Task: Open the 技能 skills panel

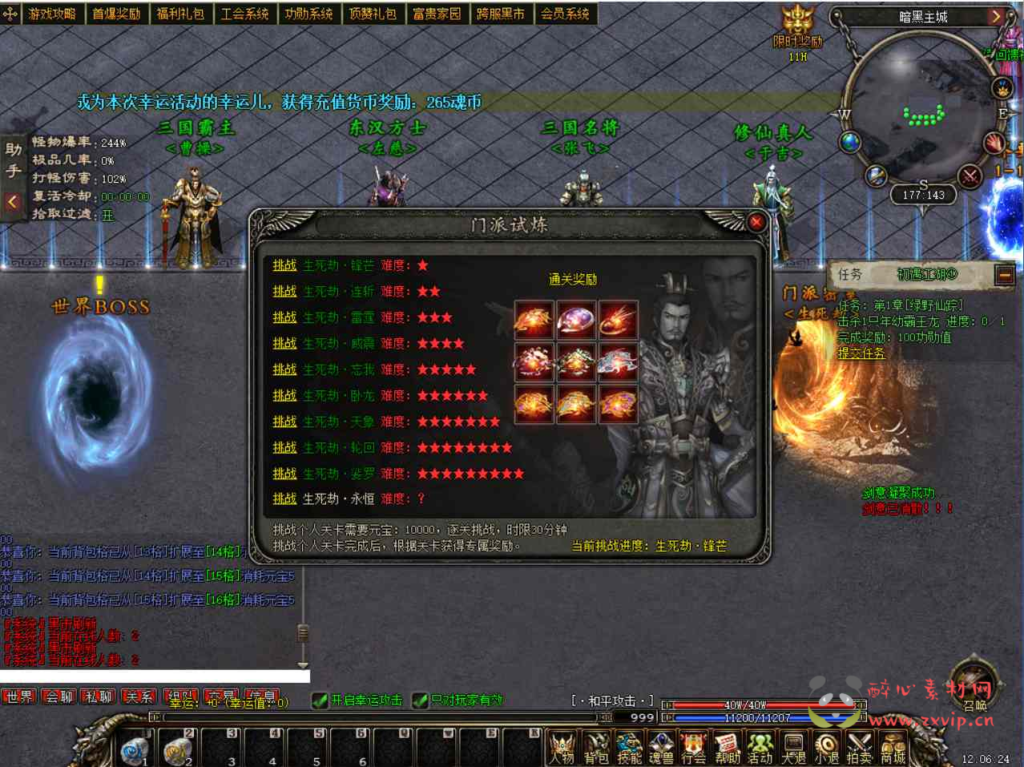Action: click(629, 746)
